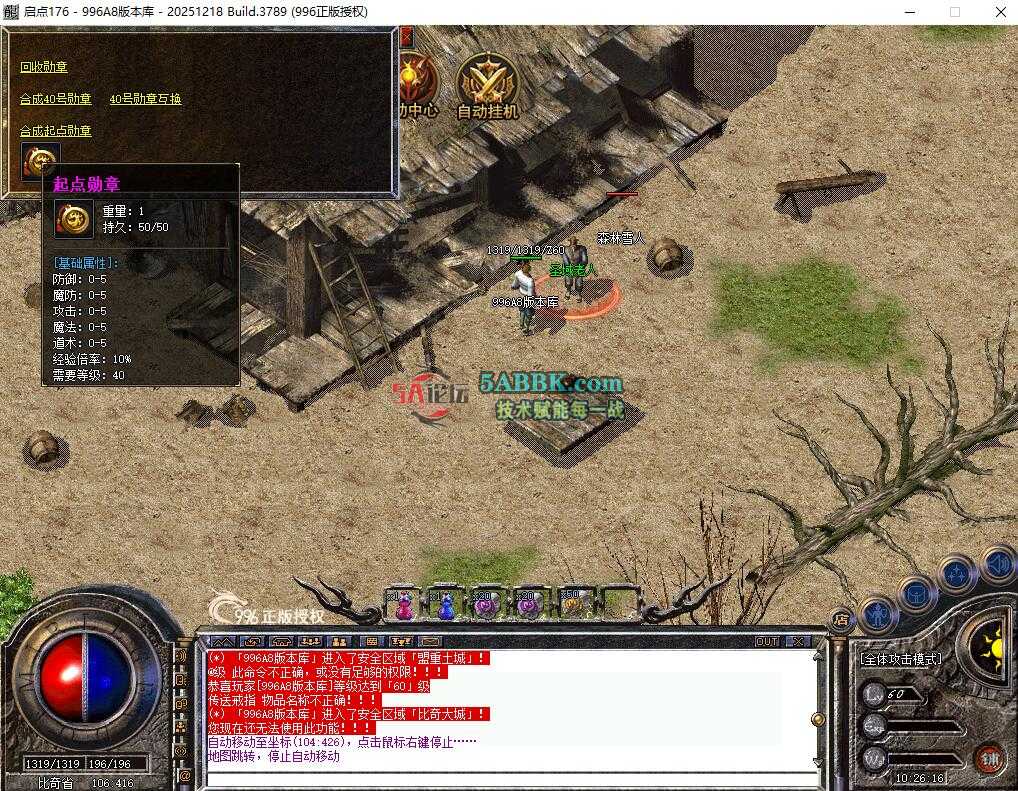Click the @ channel button beside the chat
Viewport: 1018px width, 791px height.
coord(184,775)
